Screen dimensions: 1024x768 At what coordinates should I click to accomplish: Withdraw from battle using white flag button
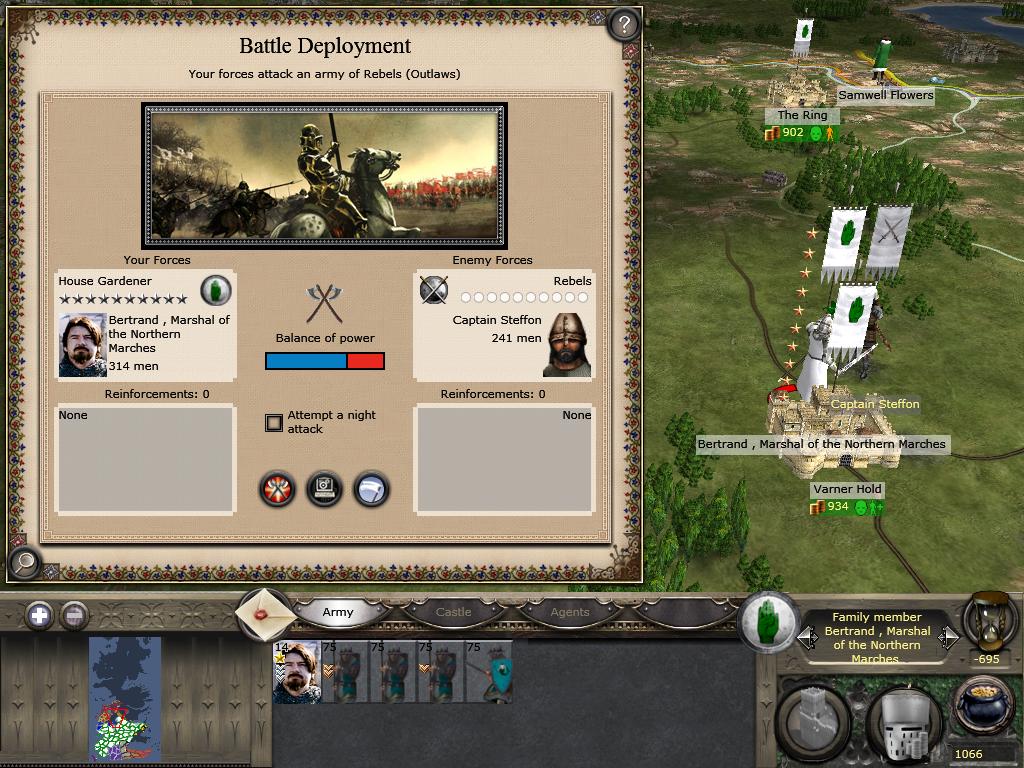click(x=371, y=489)
